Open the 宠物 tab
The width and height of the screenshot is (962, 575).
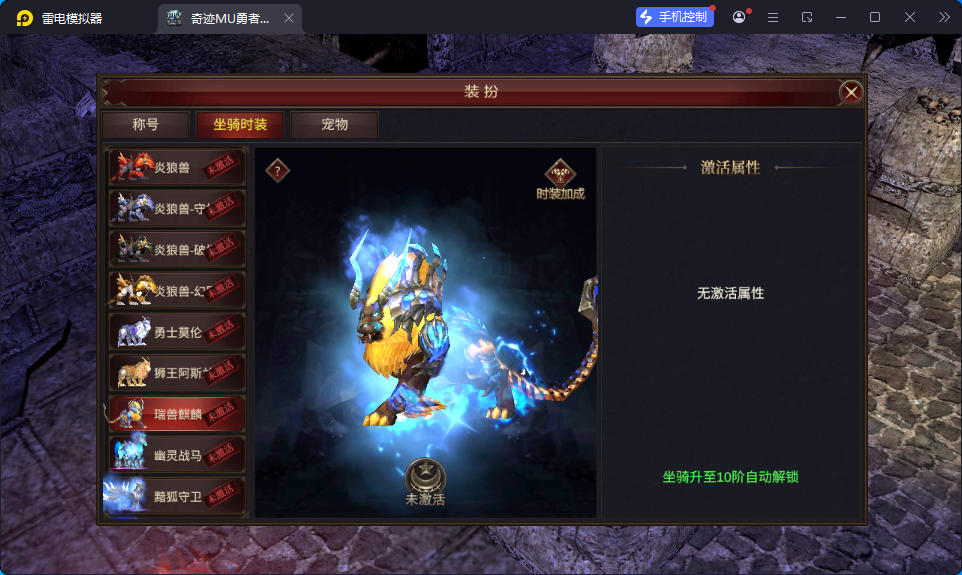pos(334,125)
